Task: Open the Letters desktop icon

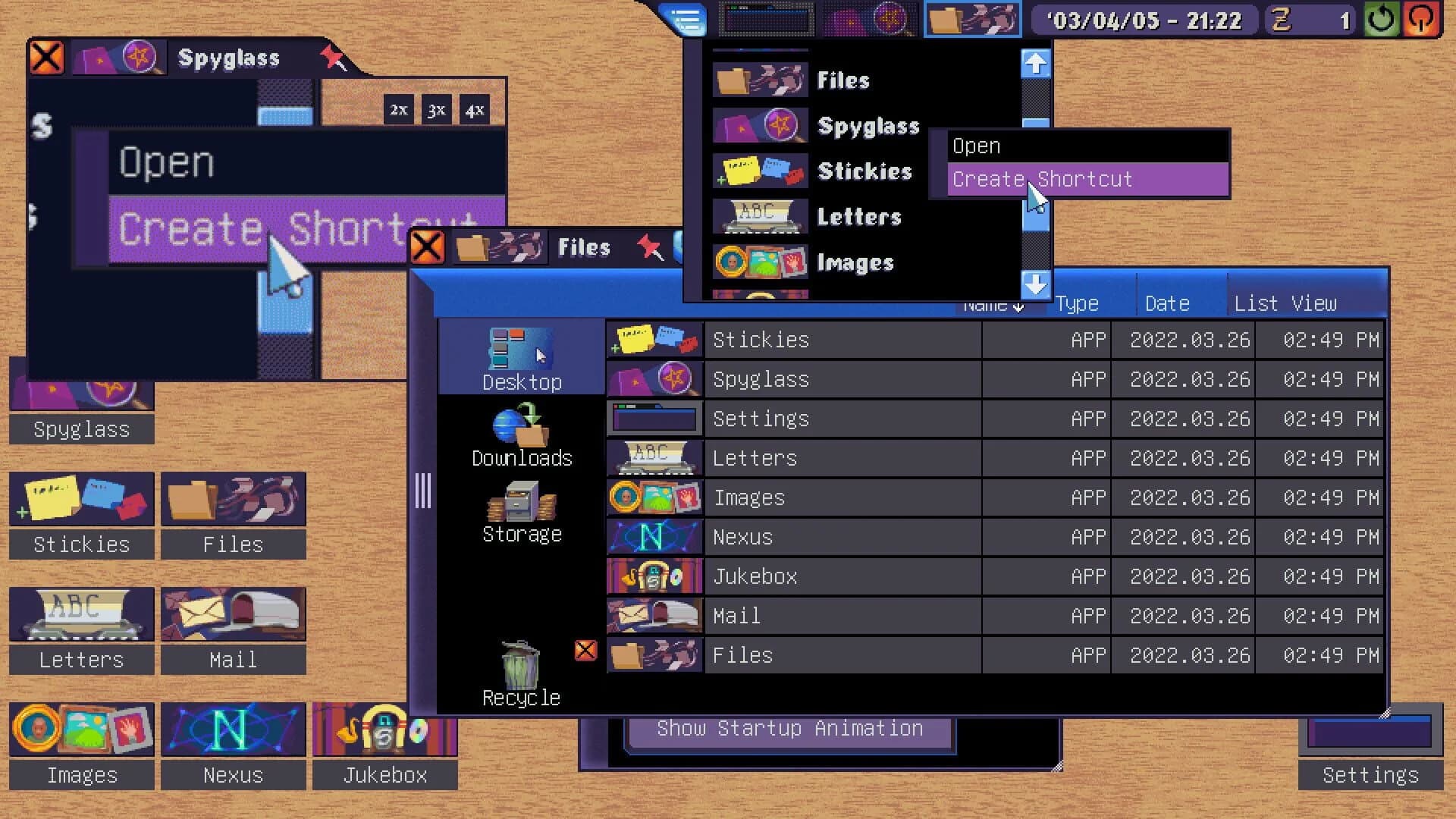Action: (80, 614)
